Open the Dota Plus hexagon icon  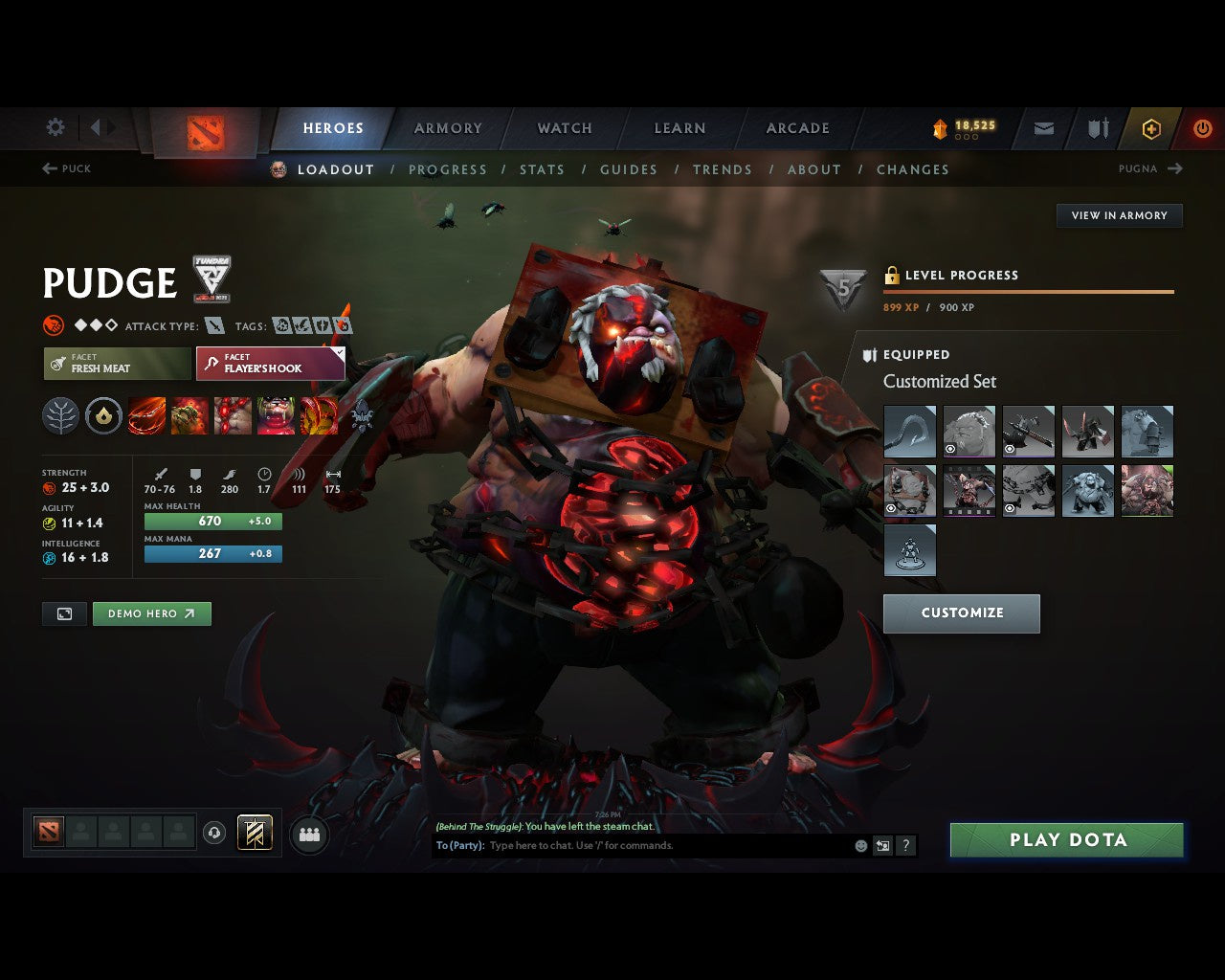1151,127
